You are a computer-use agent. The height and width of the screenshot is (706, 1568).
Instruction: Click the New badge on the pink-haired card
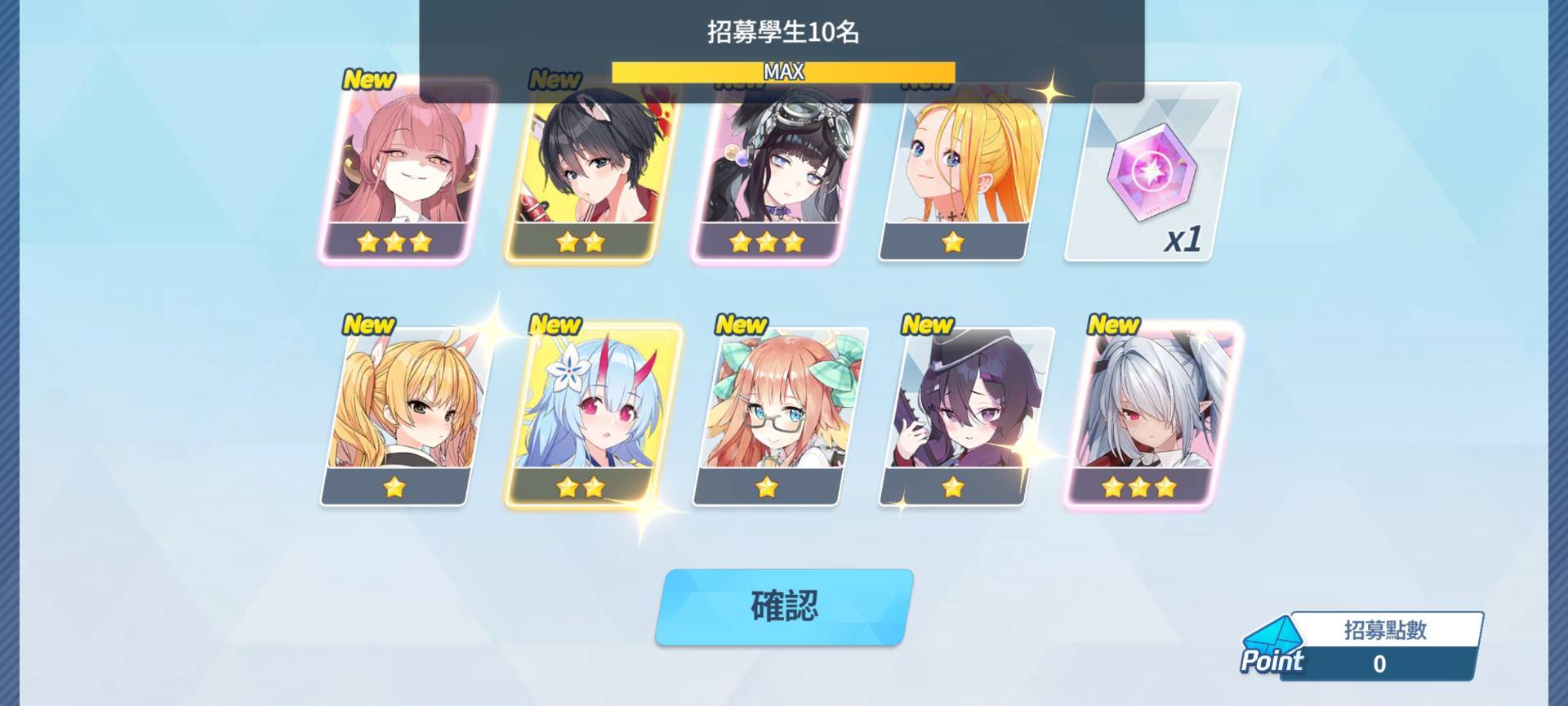(369, 81)
